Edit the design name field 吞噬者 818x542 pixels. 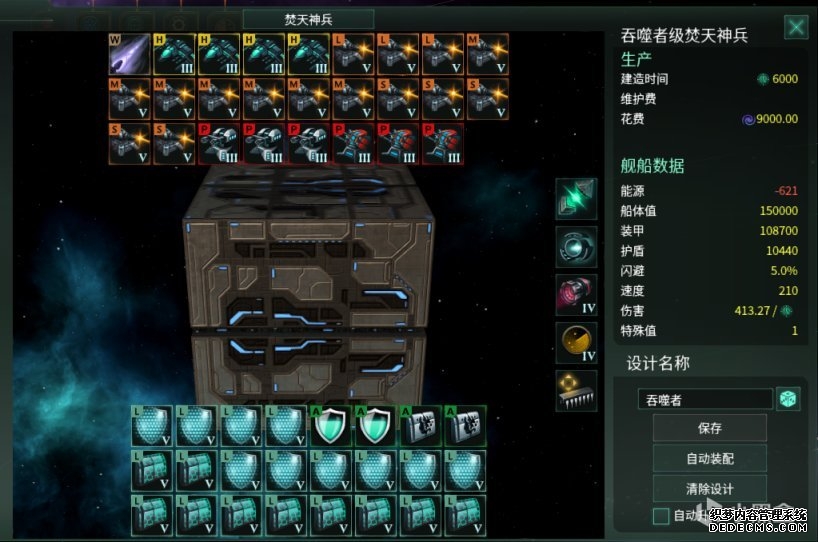click(x=705, y=399)
